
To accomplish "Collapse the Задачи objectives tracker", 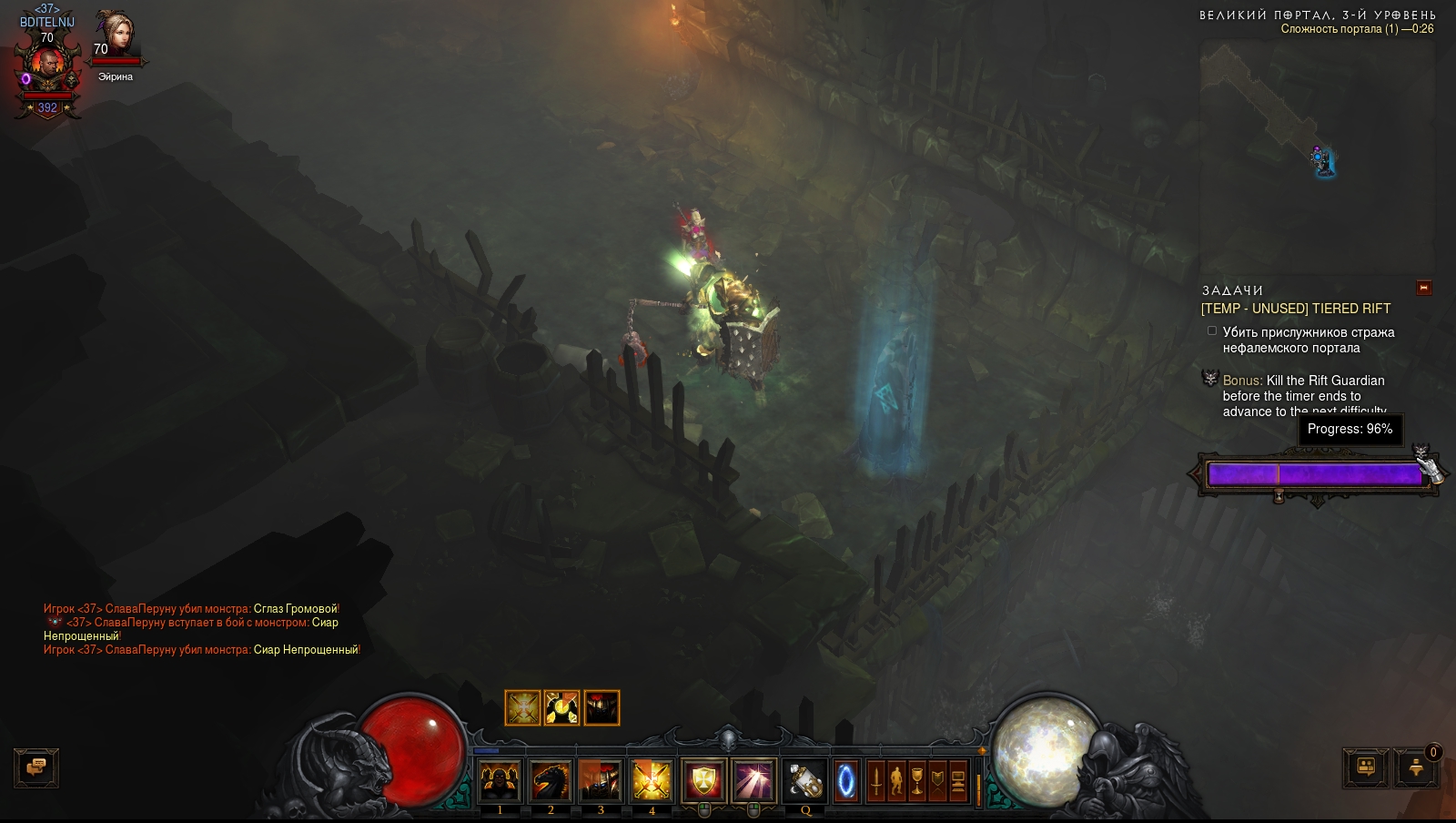I will pos(1424,288).
